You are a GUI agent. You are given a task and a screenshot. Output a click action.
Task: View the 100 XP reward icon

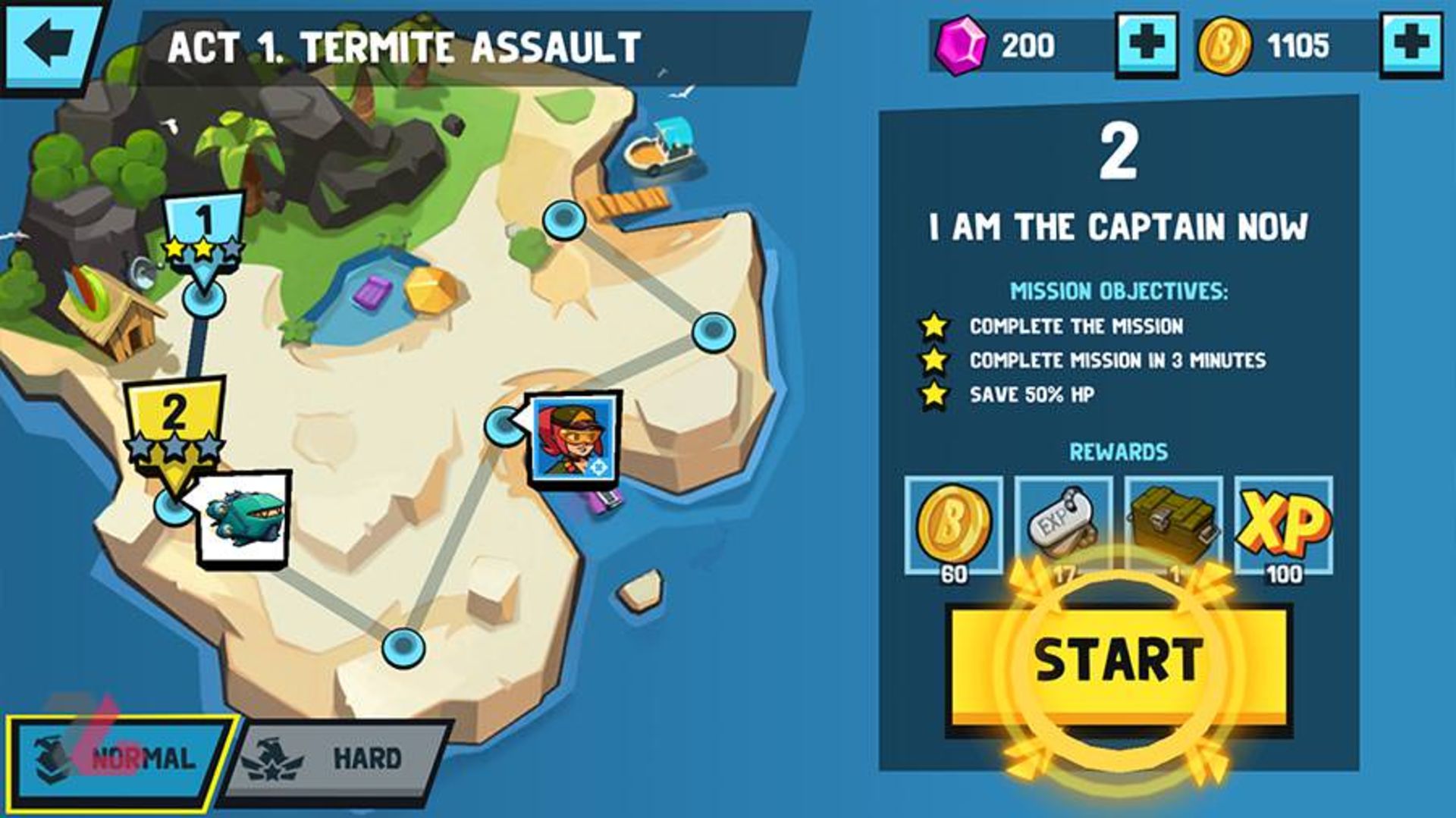[x=1283, y=525]
